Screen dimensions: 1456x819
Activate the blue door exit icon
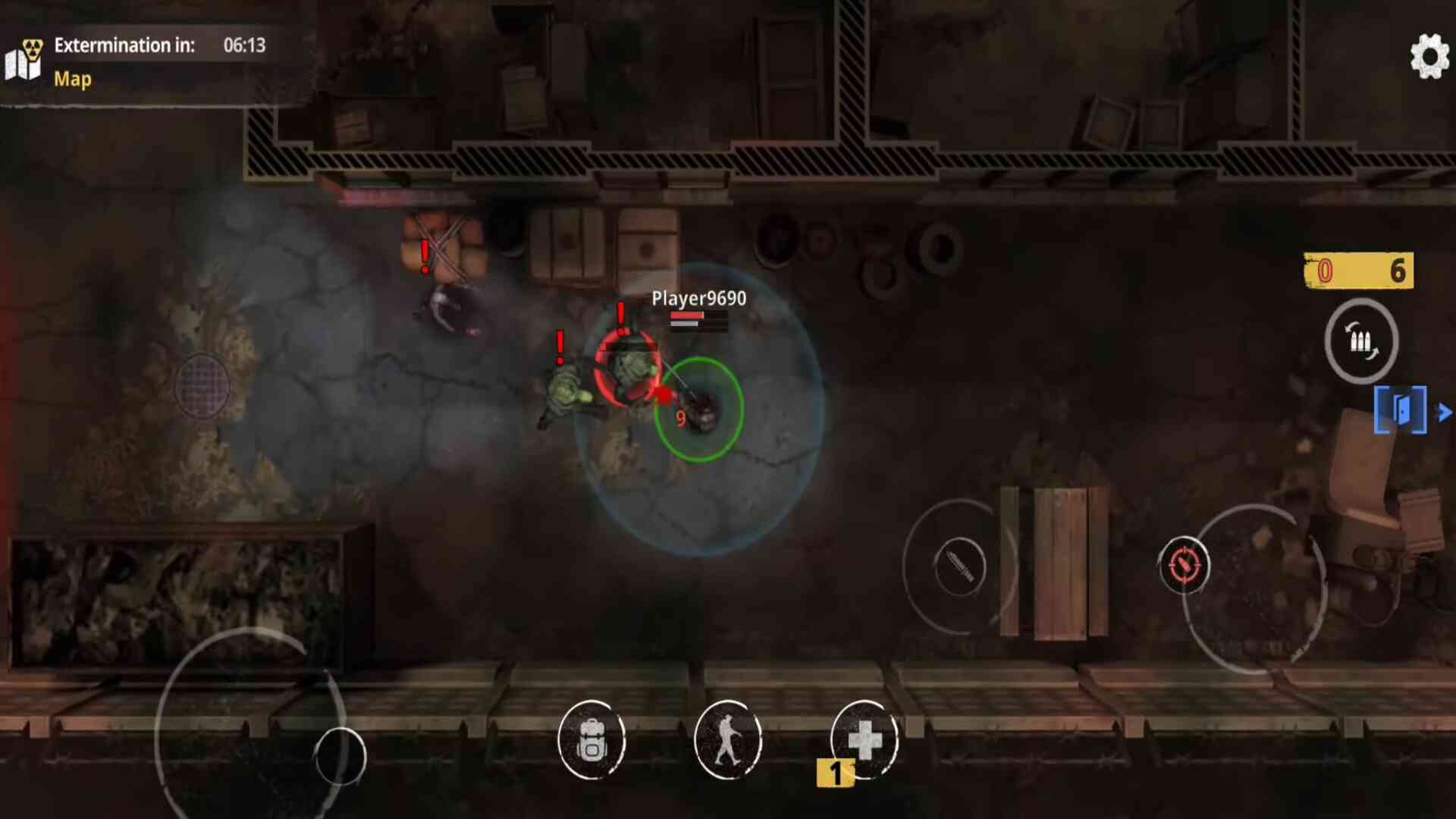1400,410
